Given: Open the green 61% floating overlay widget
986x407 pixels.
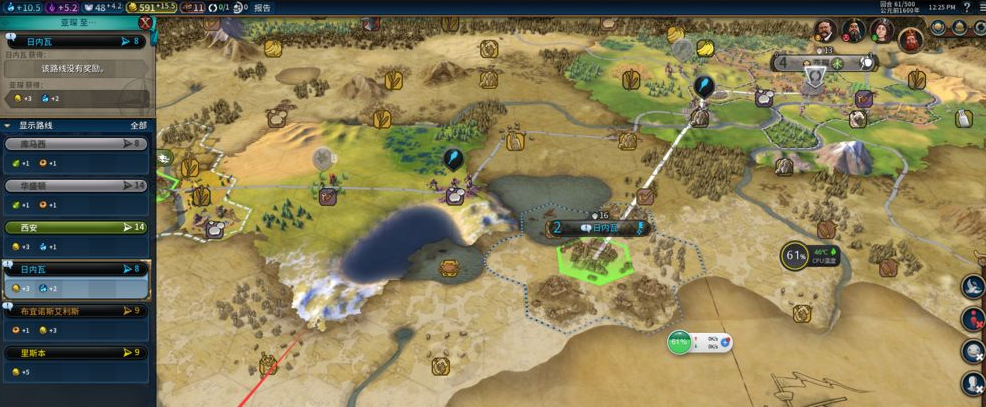Looking at the screenshot, I should (x=680, y=342).
